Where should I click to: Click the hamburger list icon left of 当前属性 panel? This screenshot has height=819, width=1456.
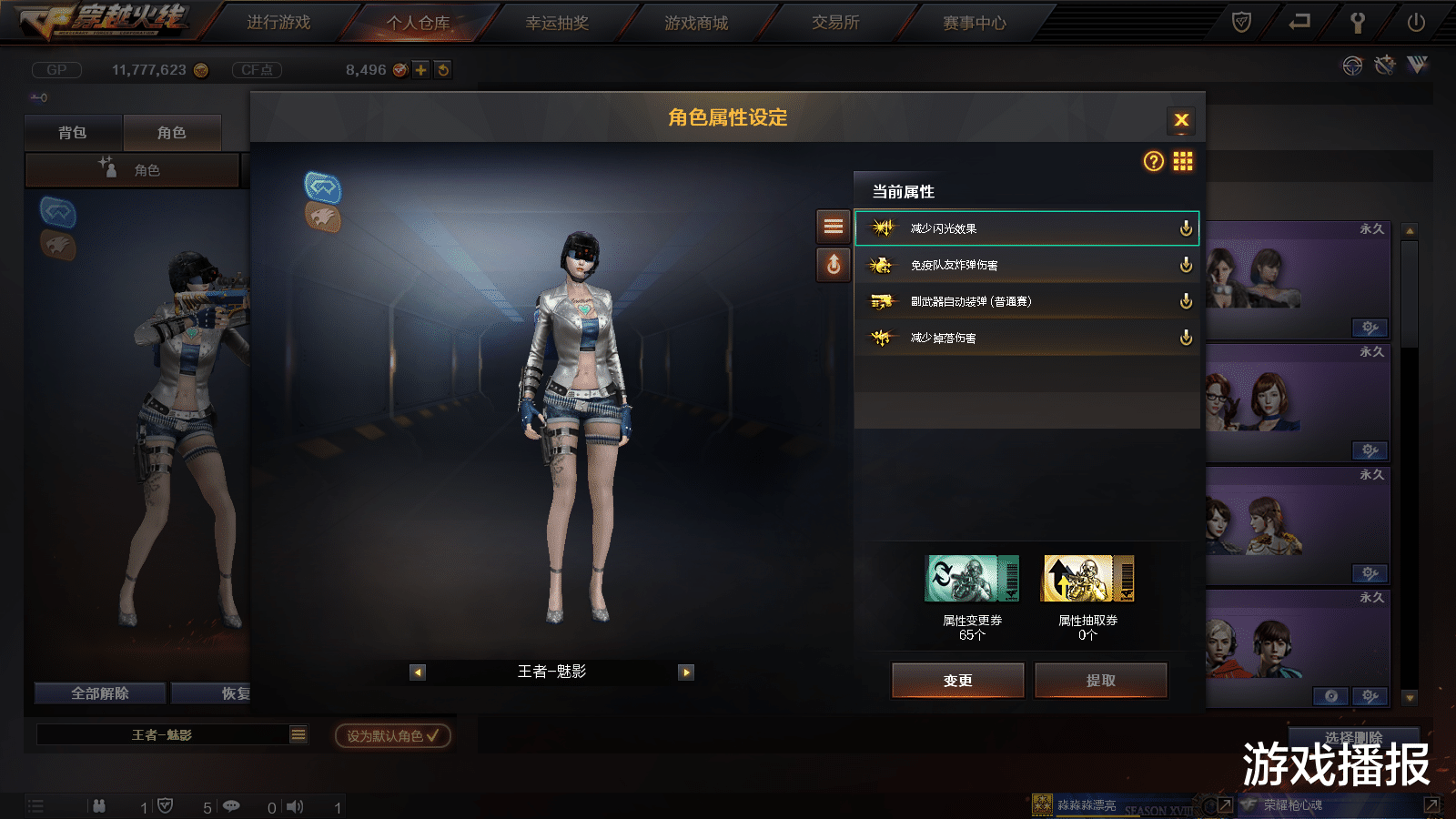[x=833, y=227]
